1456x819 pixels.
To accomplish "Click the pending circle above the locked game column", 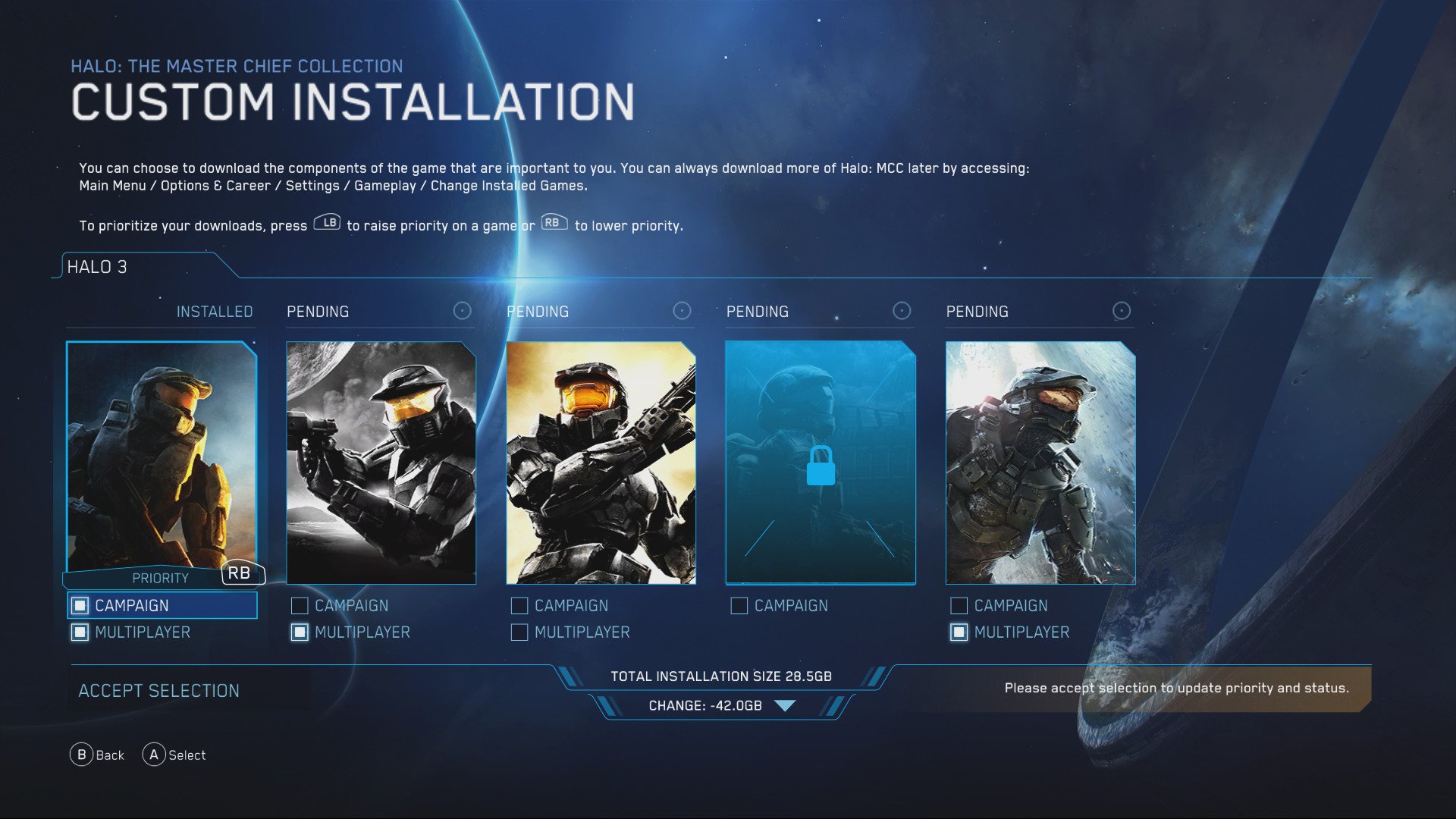I will (x=901, y=310).
